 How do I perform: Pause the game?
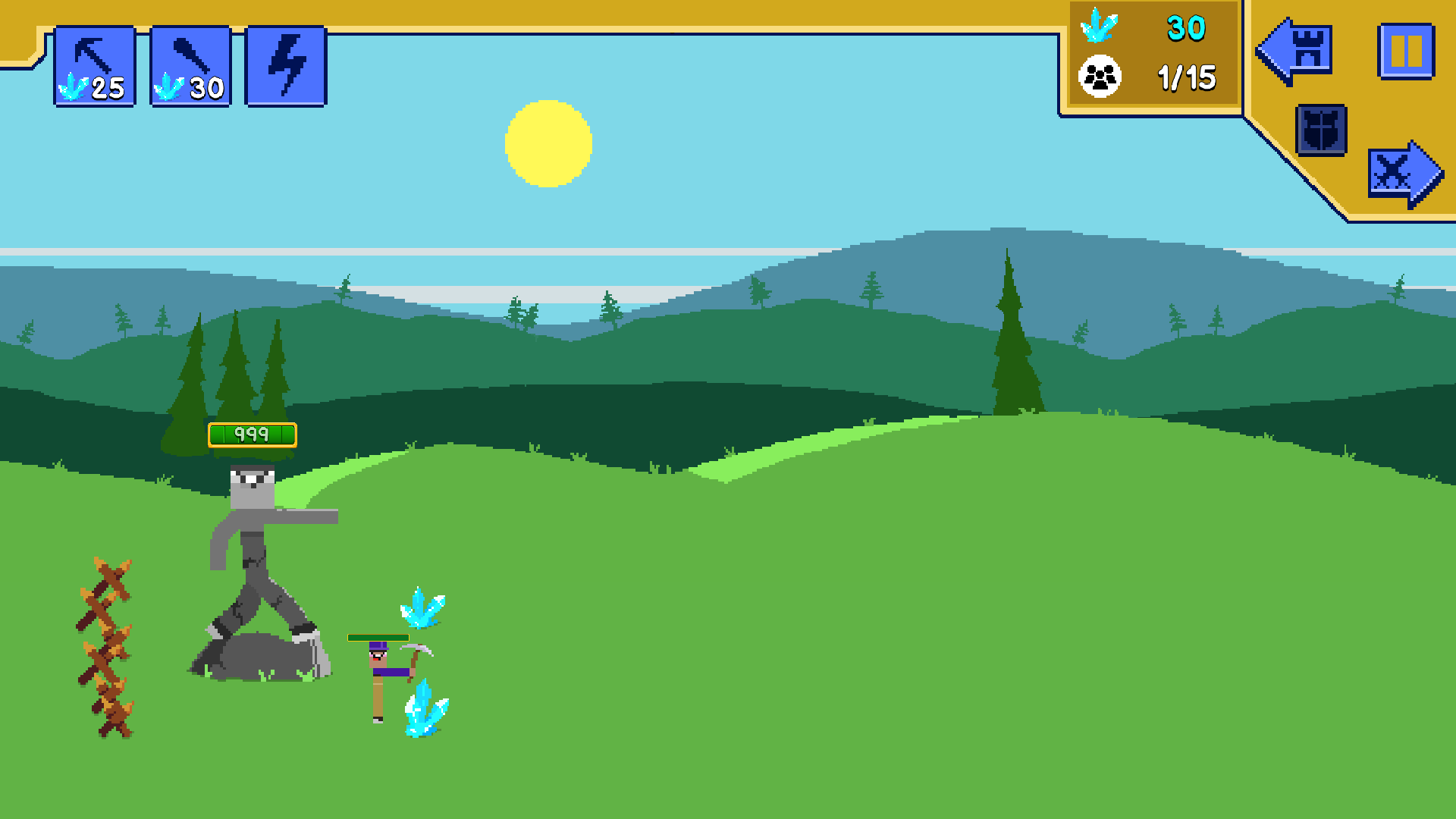[x=1407, y=52]
